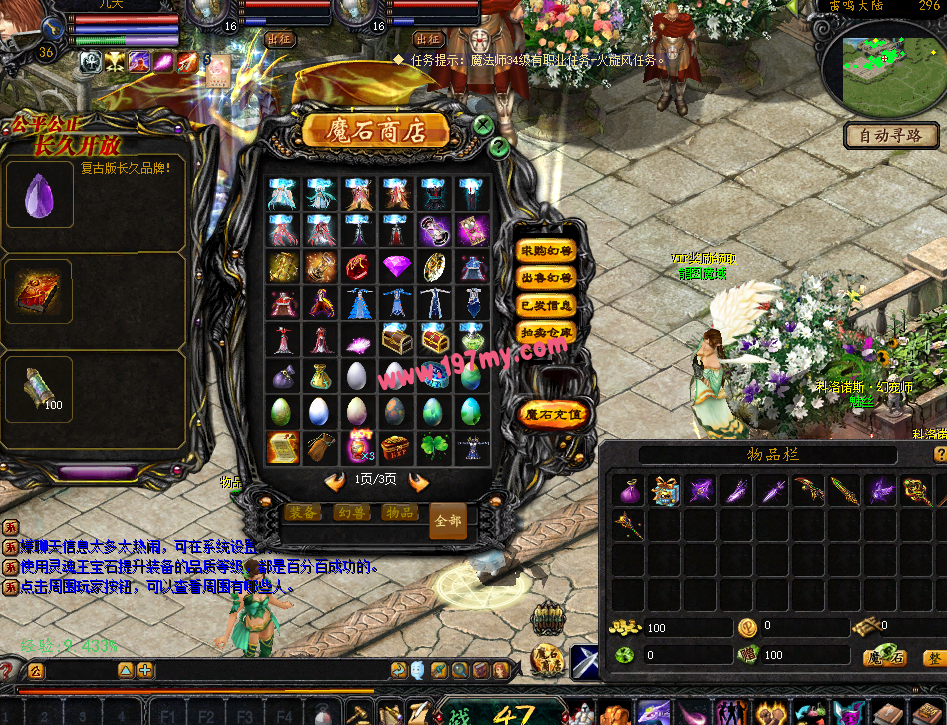The image size is (947, 725).
Task: Click the 出售幻兽 button
Action: [545, 277]
